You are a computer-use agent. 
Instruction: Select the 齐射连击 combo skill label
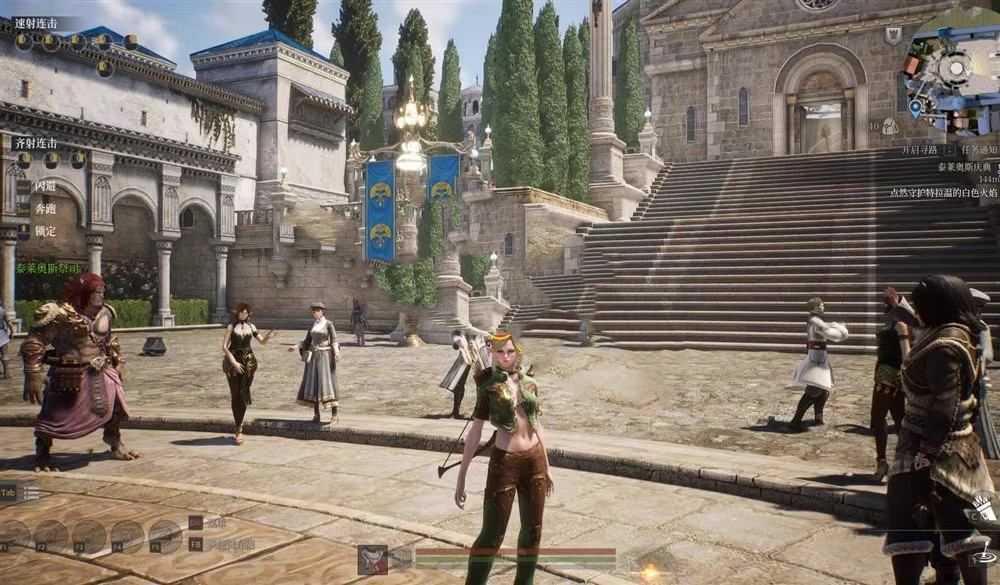tap(36, 143)
